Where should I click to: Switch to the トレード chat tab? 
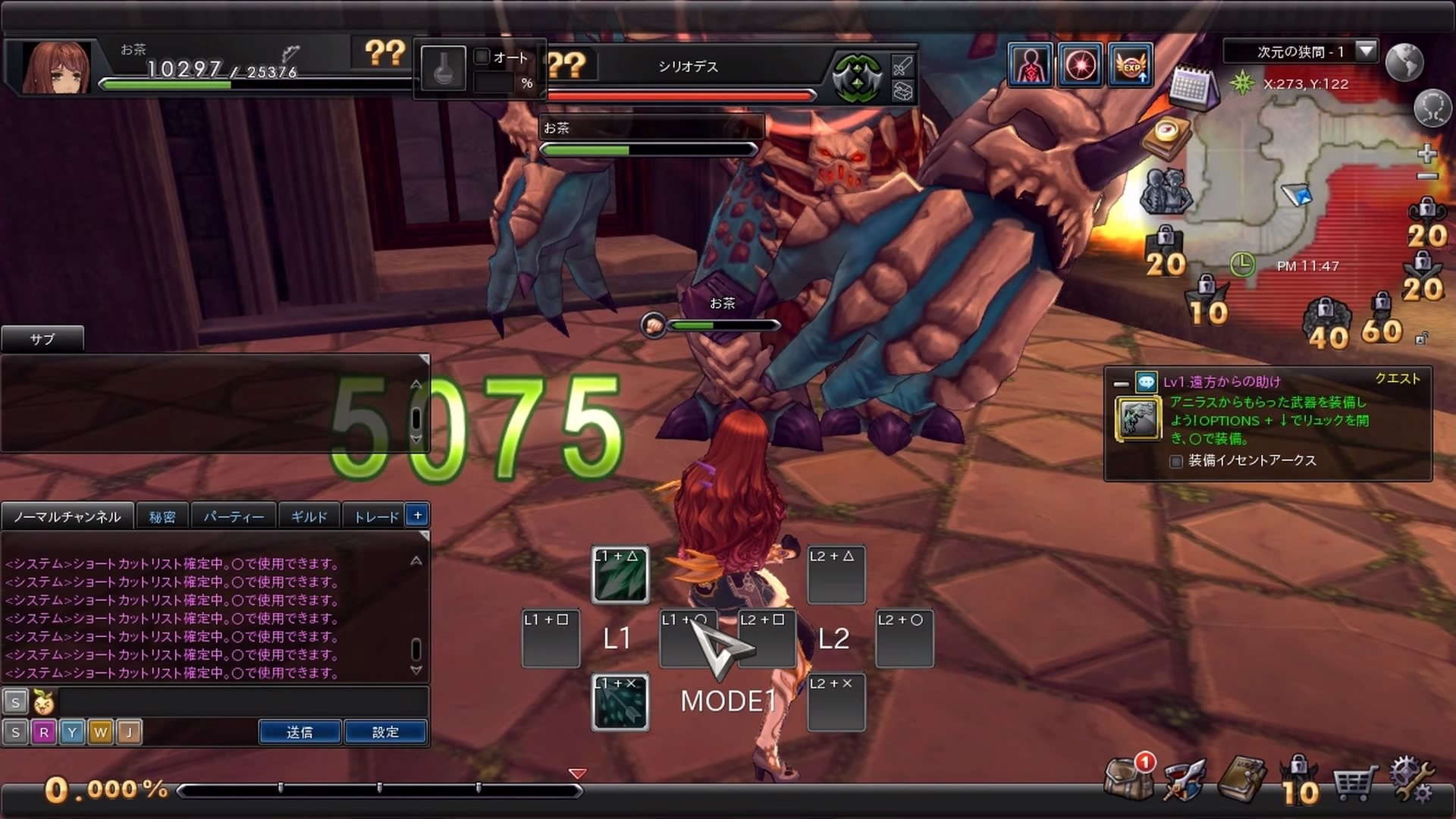(376, 516)
